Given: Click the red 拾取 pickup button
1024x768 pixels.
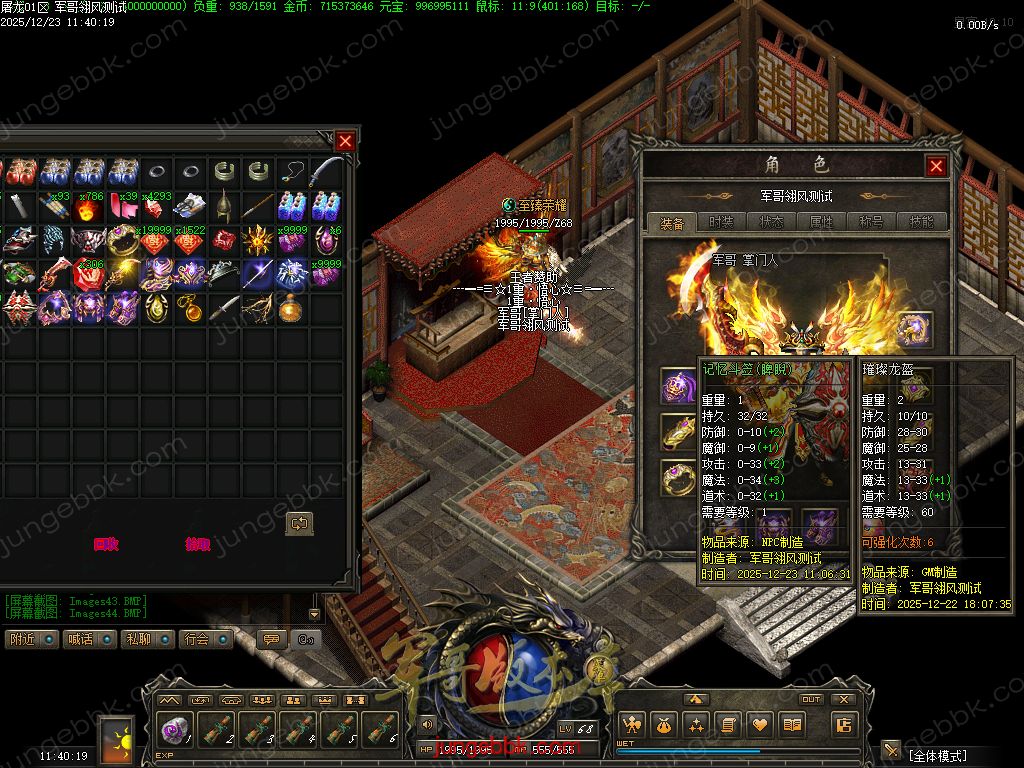Looking at the screenshot, I should (x=198, y=545).
